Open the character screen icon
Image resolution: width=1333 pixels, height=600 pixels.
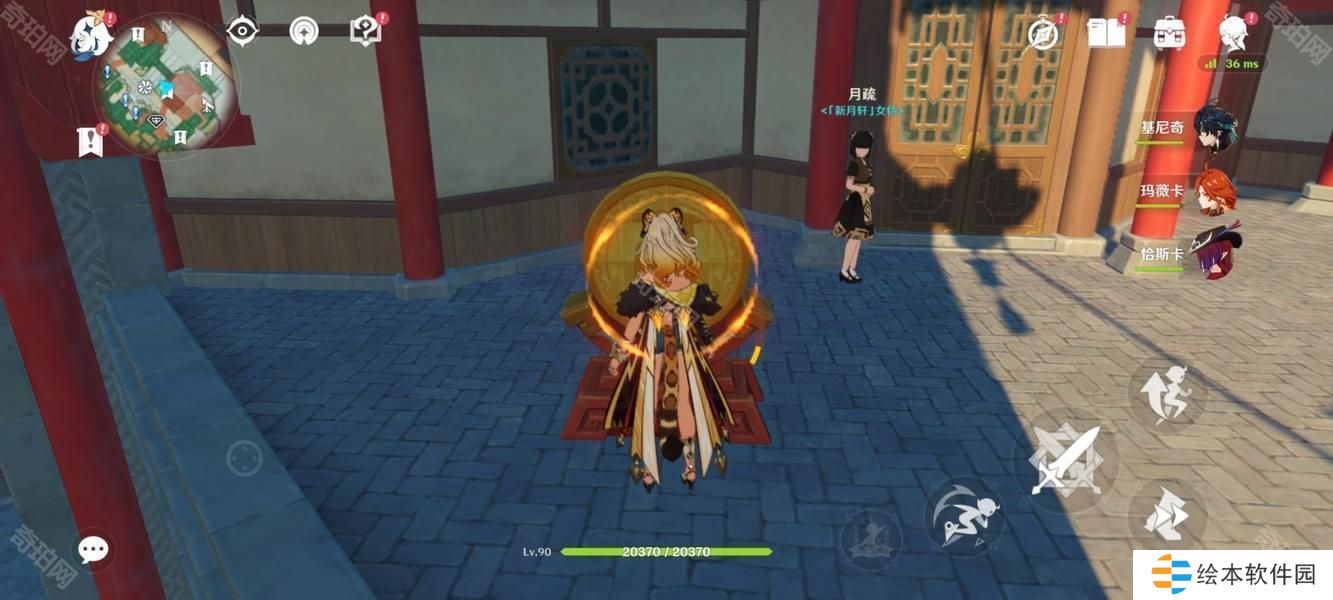click(1232, 33)
